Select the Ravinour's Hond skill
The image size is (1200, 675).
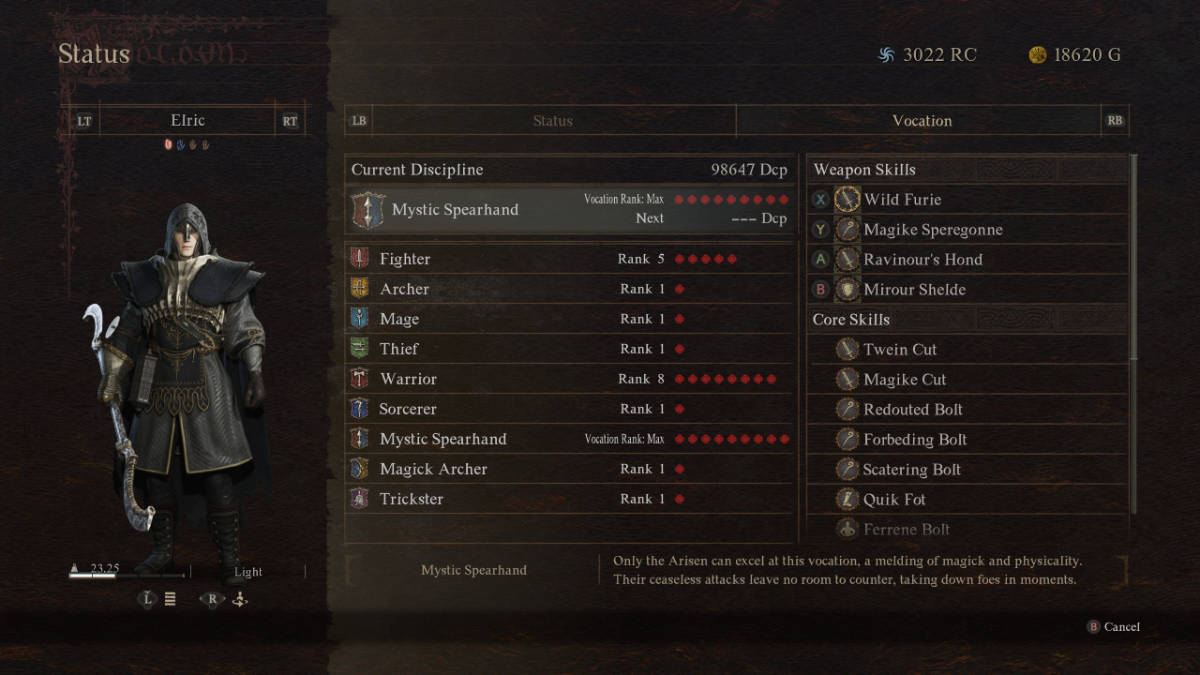[967, 260]
